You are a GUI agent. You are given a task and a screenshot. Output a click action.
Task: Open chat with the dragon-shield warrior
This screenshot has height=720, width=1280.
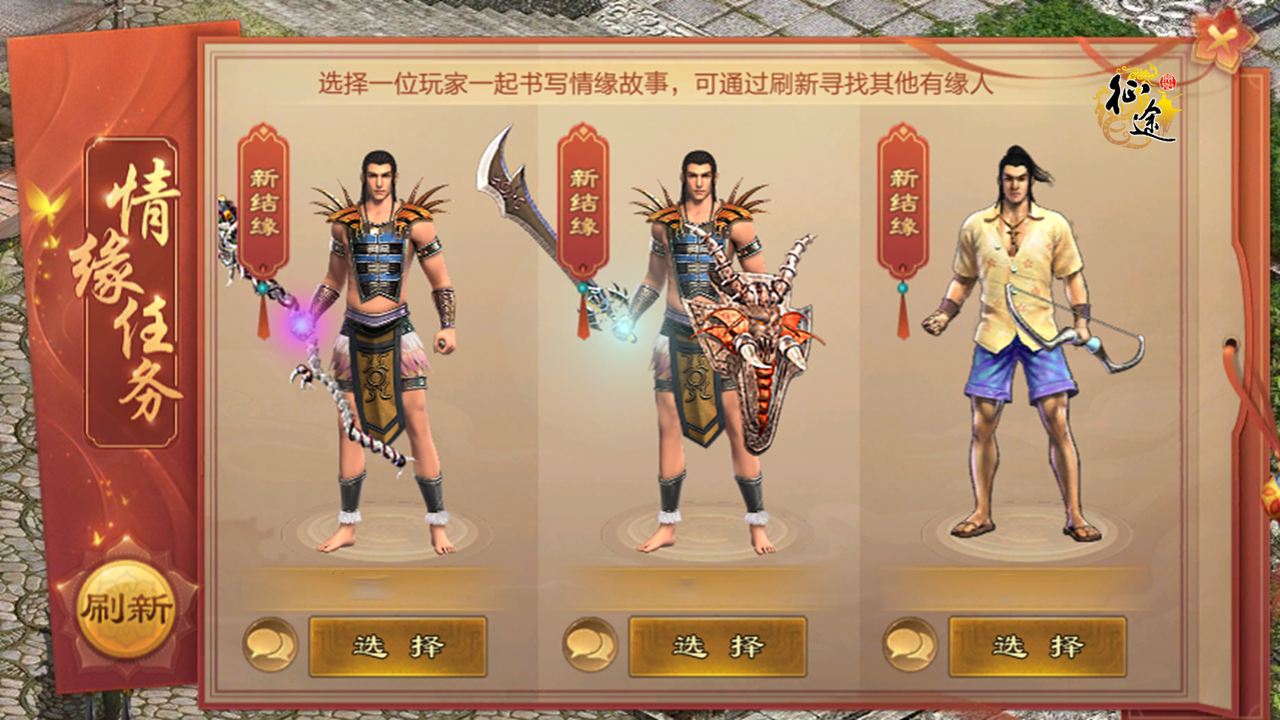click(x=590, y=645)
